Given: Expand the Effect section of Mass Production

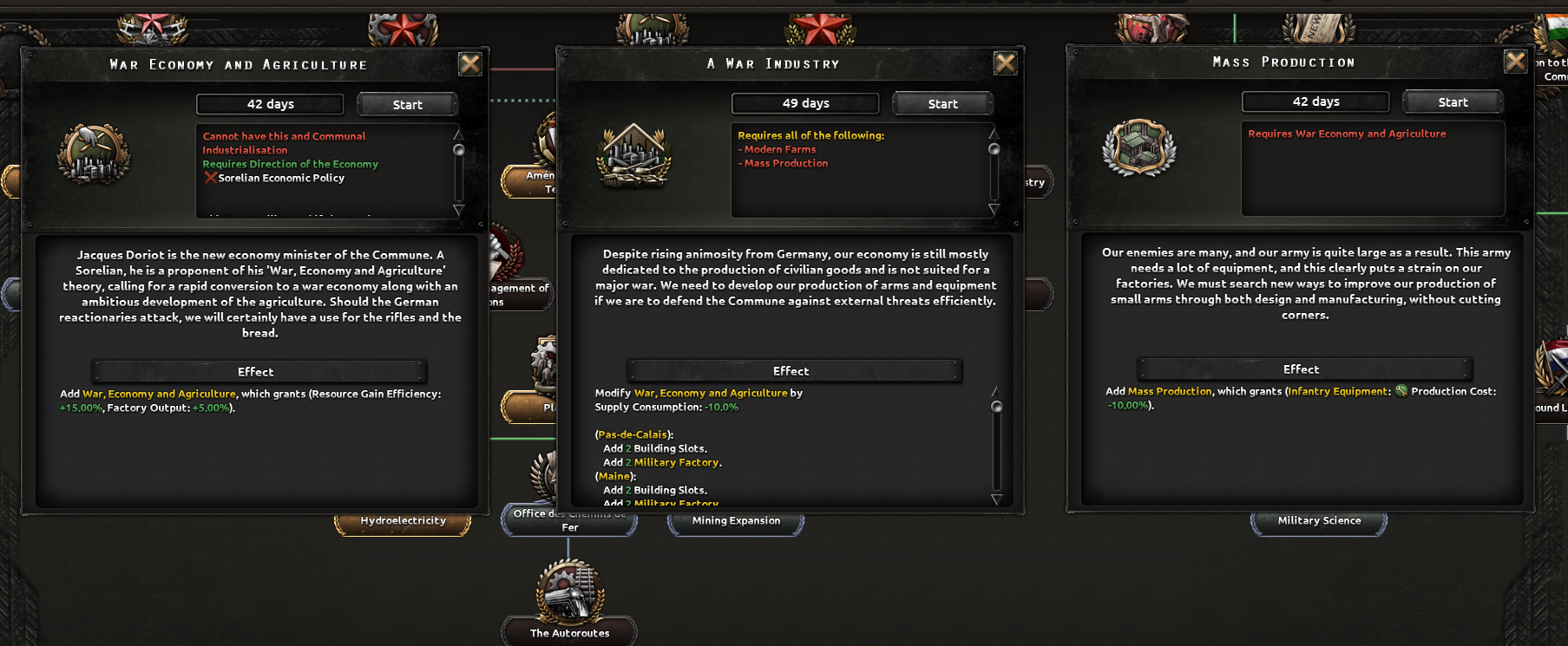Looking at the screenshot, I should tap(1301, 369).
